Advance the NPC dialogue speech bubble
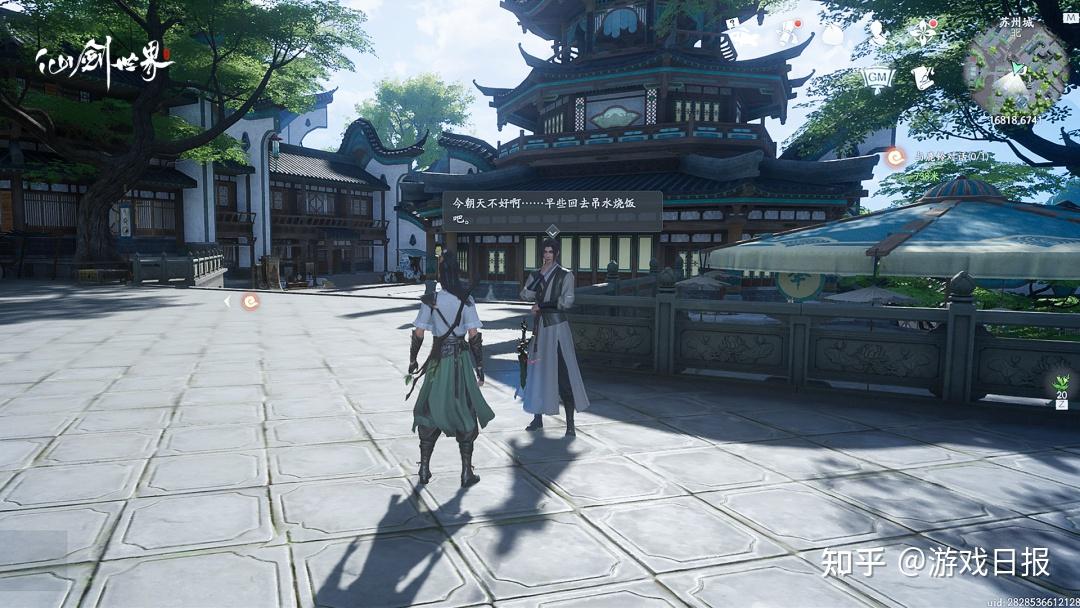This screenshot has height=608, width=1080. 552,210
